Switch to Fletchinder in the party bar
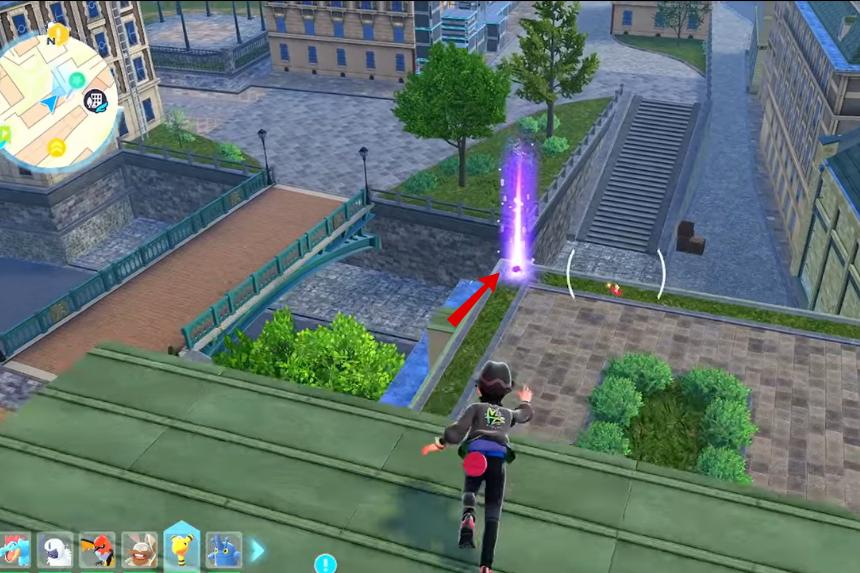The width and height of the screenshot is (860, 573). click(x=97, y=551)
